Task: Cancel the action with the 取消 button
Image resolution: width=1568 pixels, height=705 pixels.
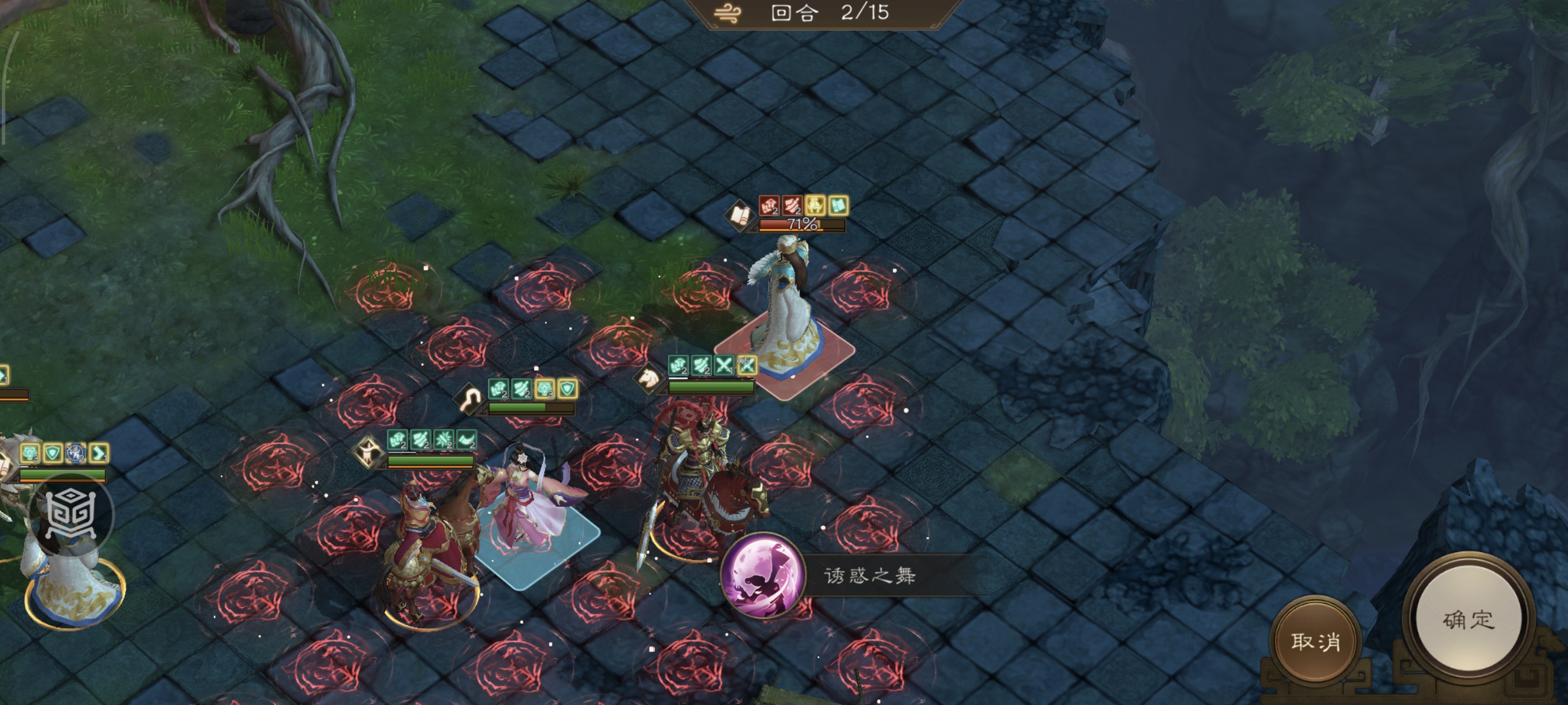Action: [x=1315, y=641]
